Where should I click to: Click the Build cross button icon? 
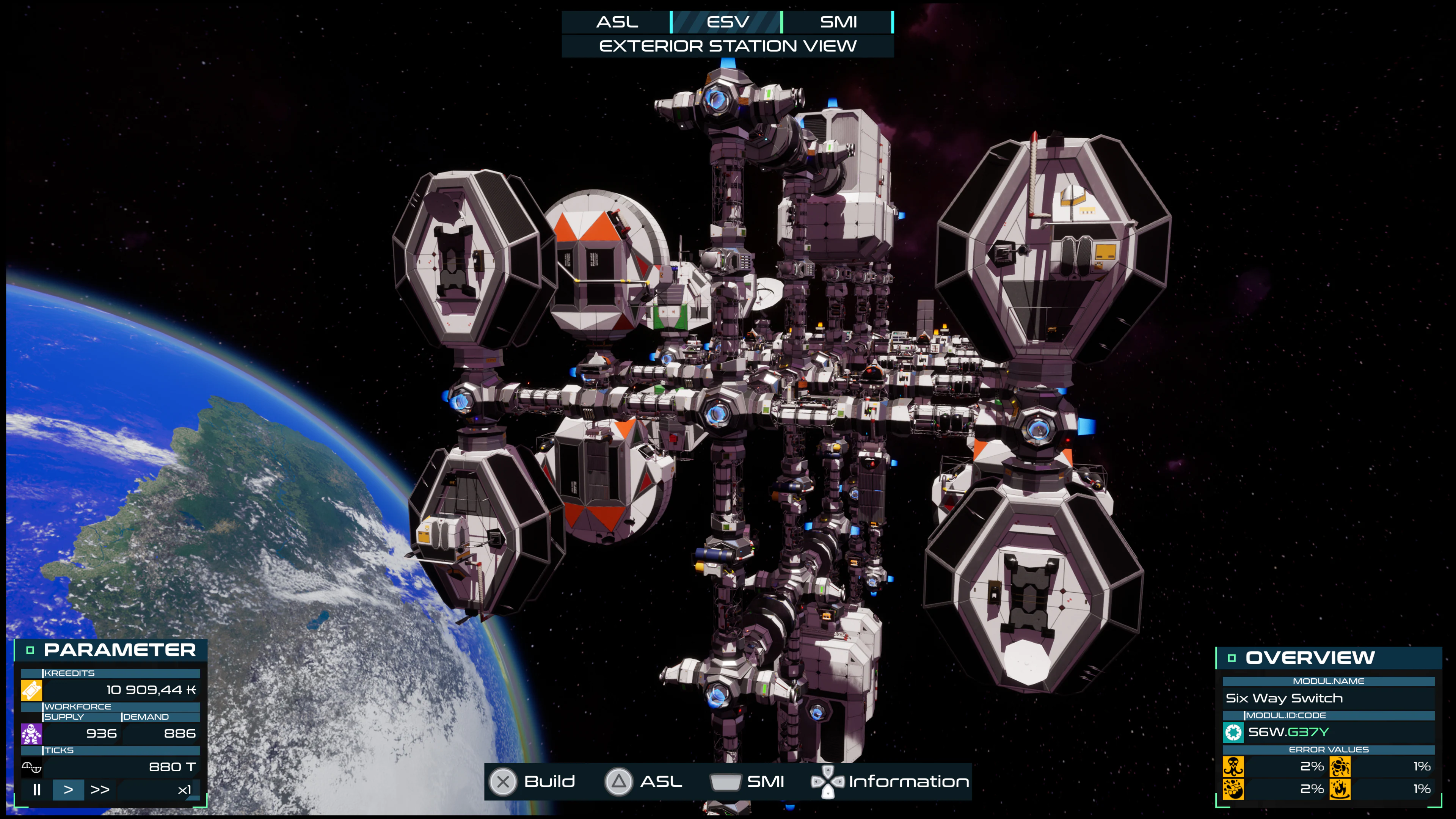pos(503,782)
